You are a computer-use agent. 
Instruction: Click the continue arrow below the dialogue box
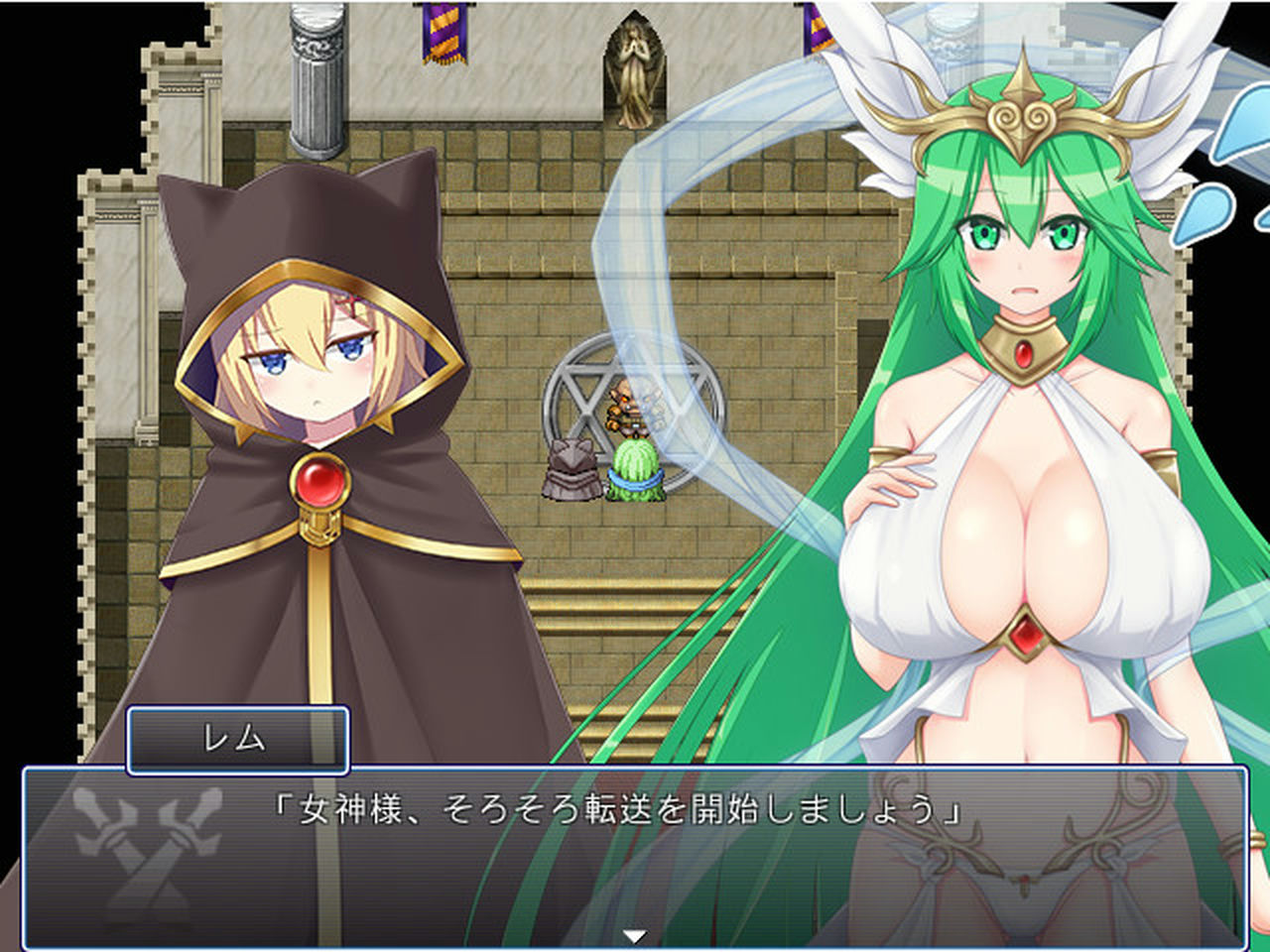coord(635,932)
